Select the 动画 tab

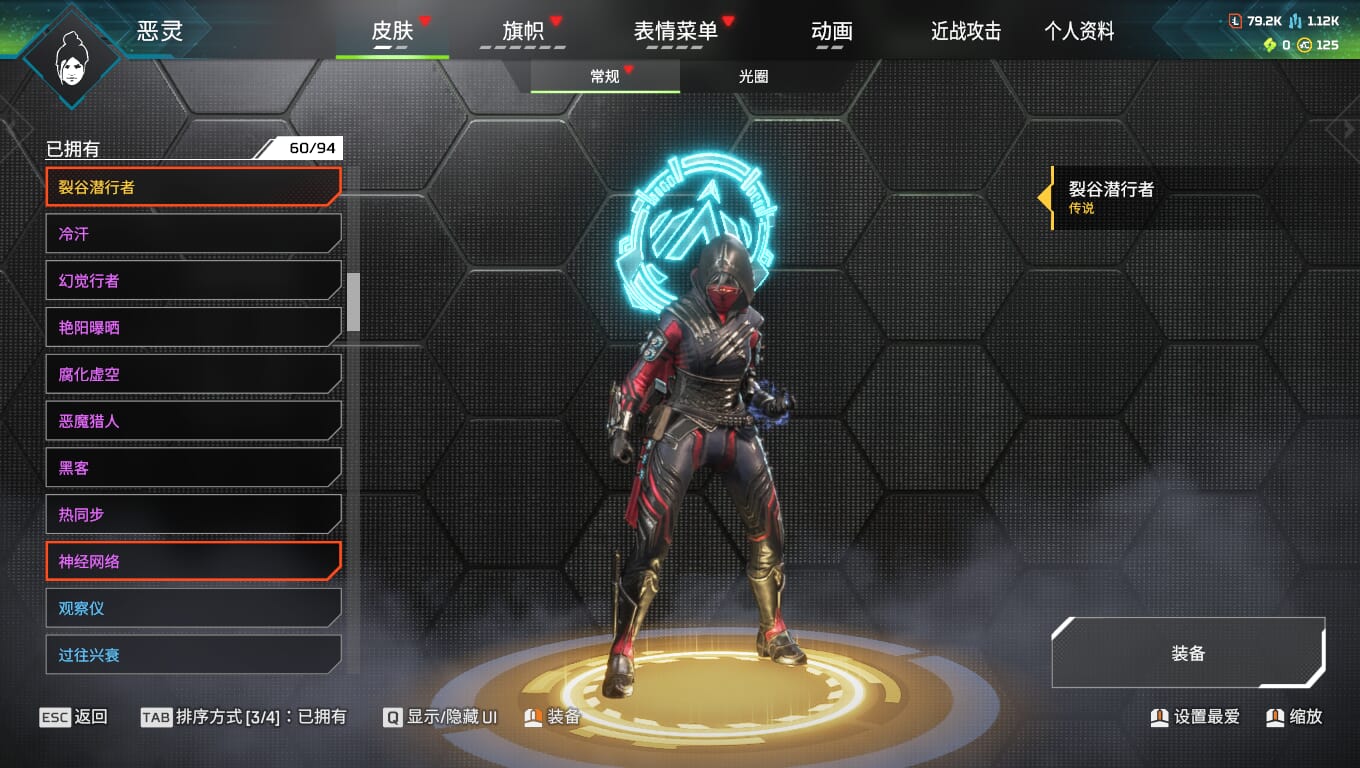coord(832,31)
